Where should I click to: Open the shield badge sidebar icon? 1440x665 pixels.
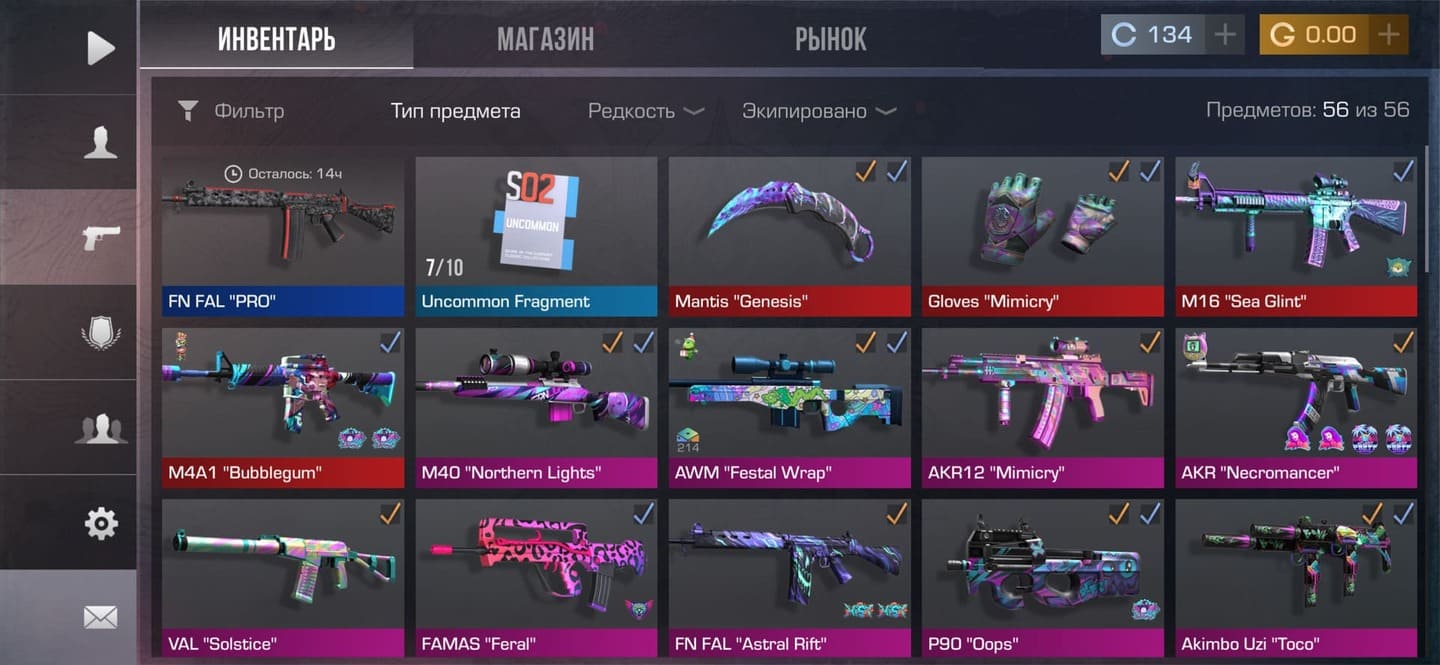[100, 332]
